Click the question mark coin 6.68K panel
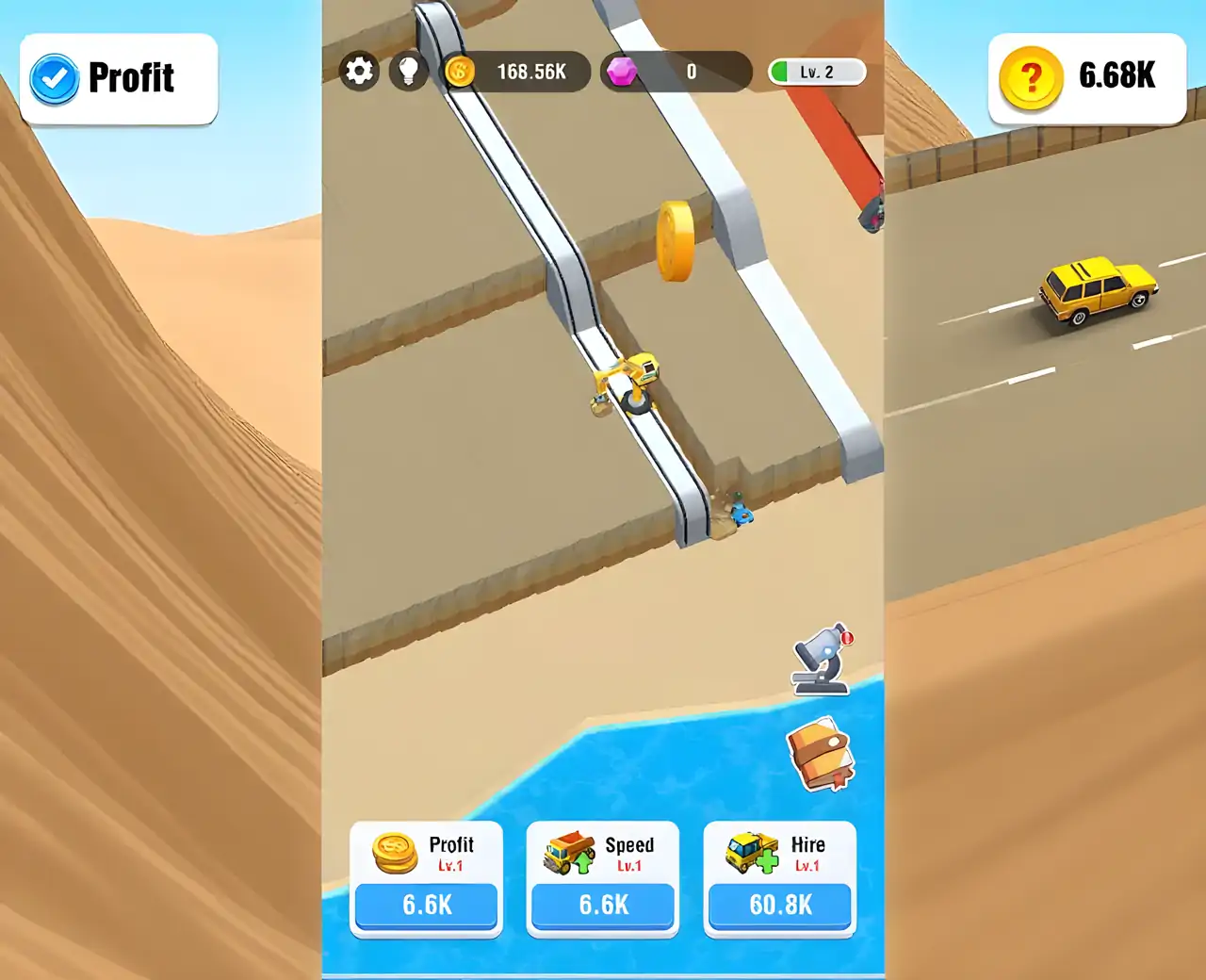 point(1086,79)
